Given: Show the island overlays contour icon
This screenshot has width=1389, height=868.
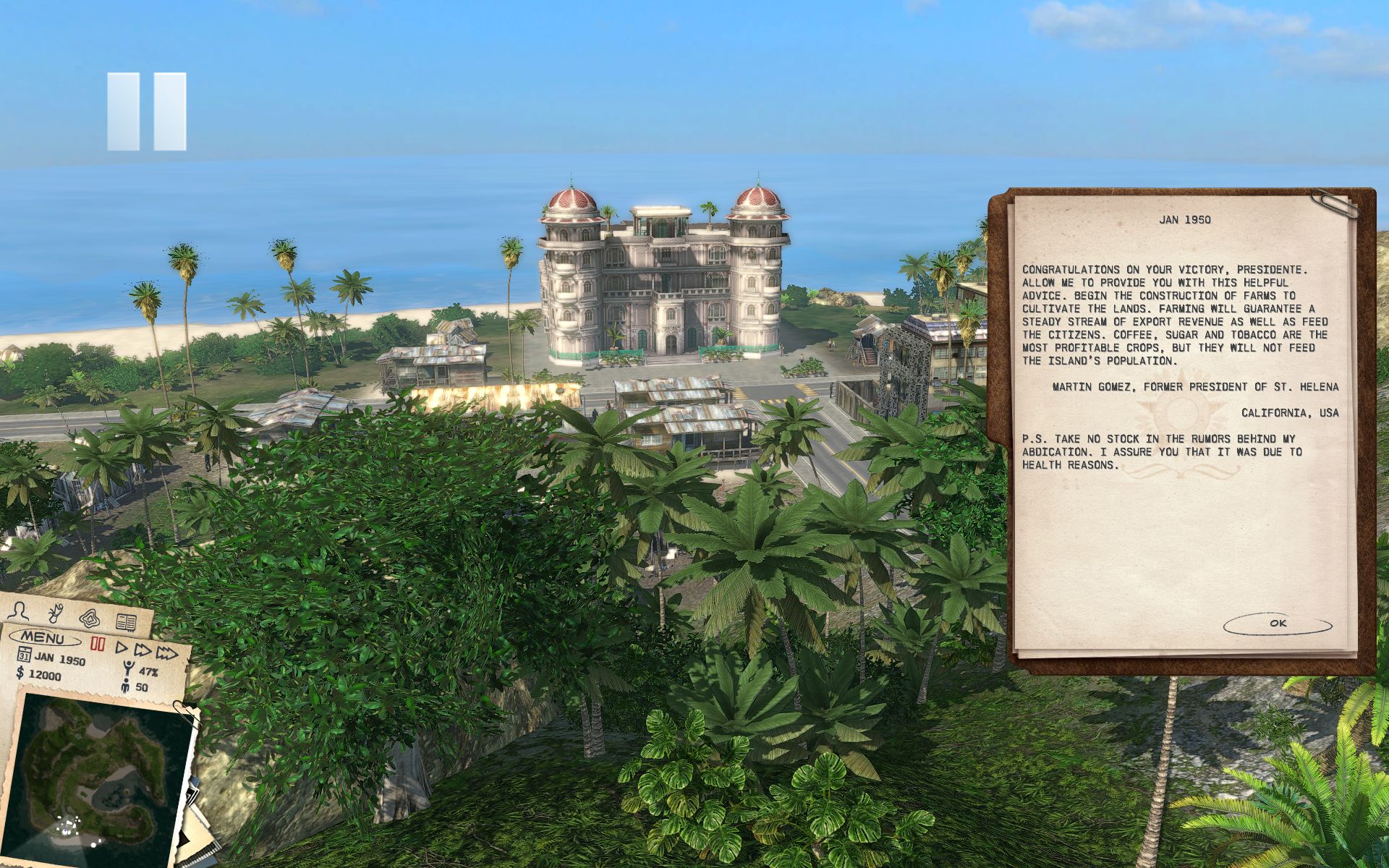Looking at the screenshot, I should (x=91, y=618).
